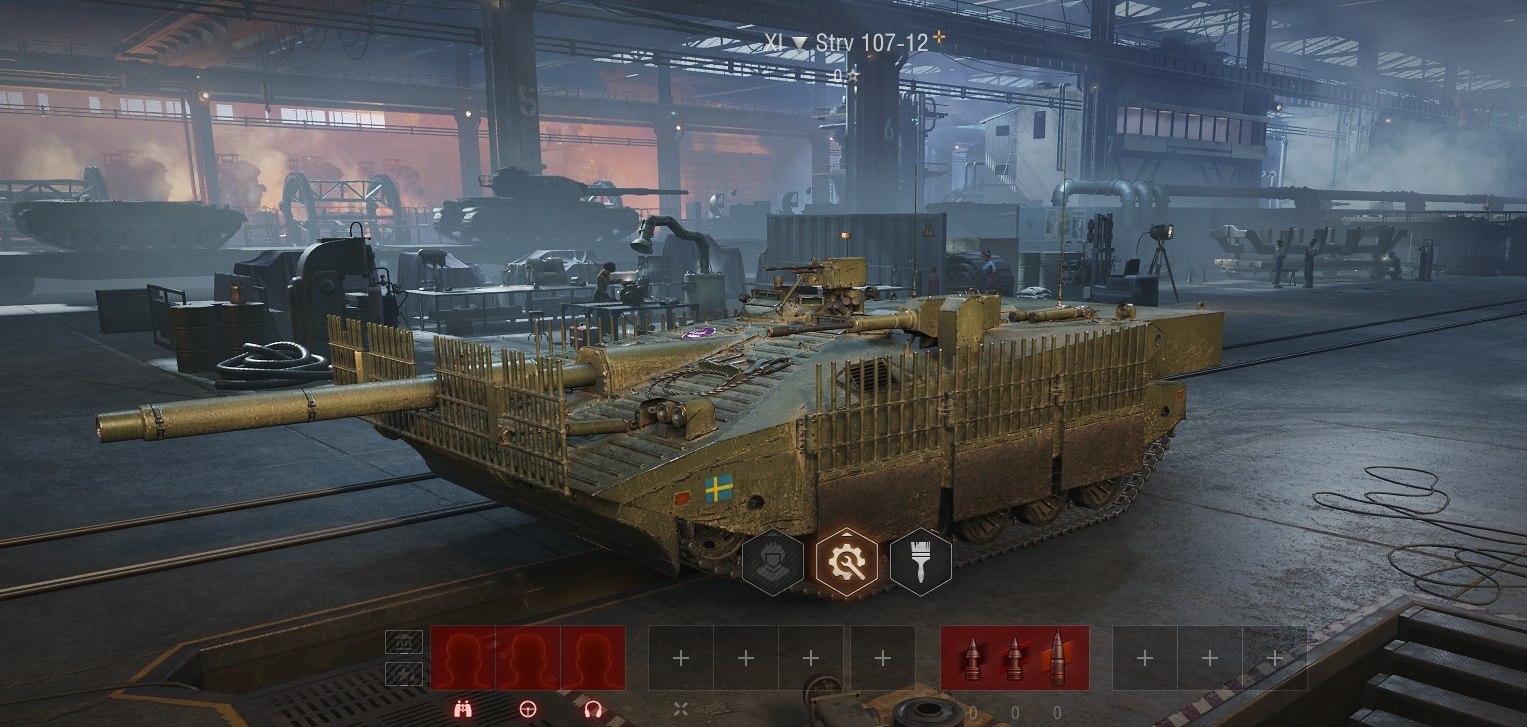Select the gear and wrench equipment hexagon

click(x=847, y=563)
